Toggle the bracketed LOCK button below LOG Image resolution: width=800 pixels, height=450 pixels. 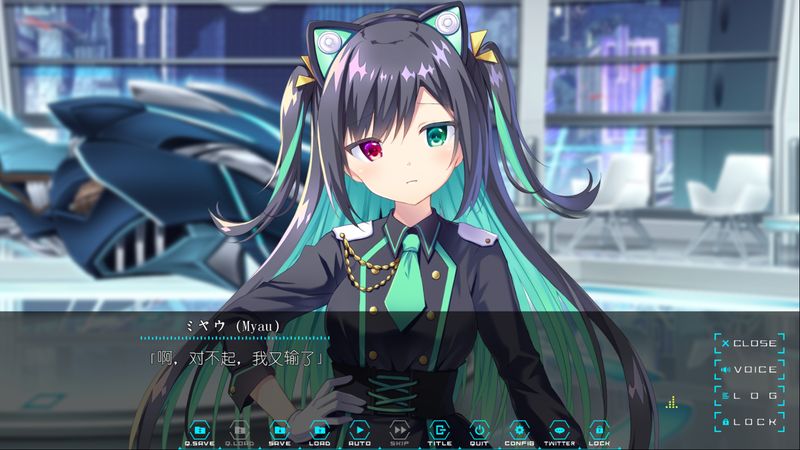point(749,422)
